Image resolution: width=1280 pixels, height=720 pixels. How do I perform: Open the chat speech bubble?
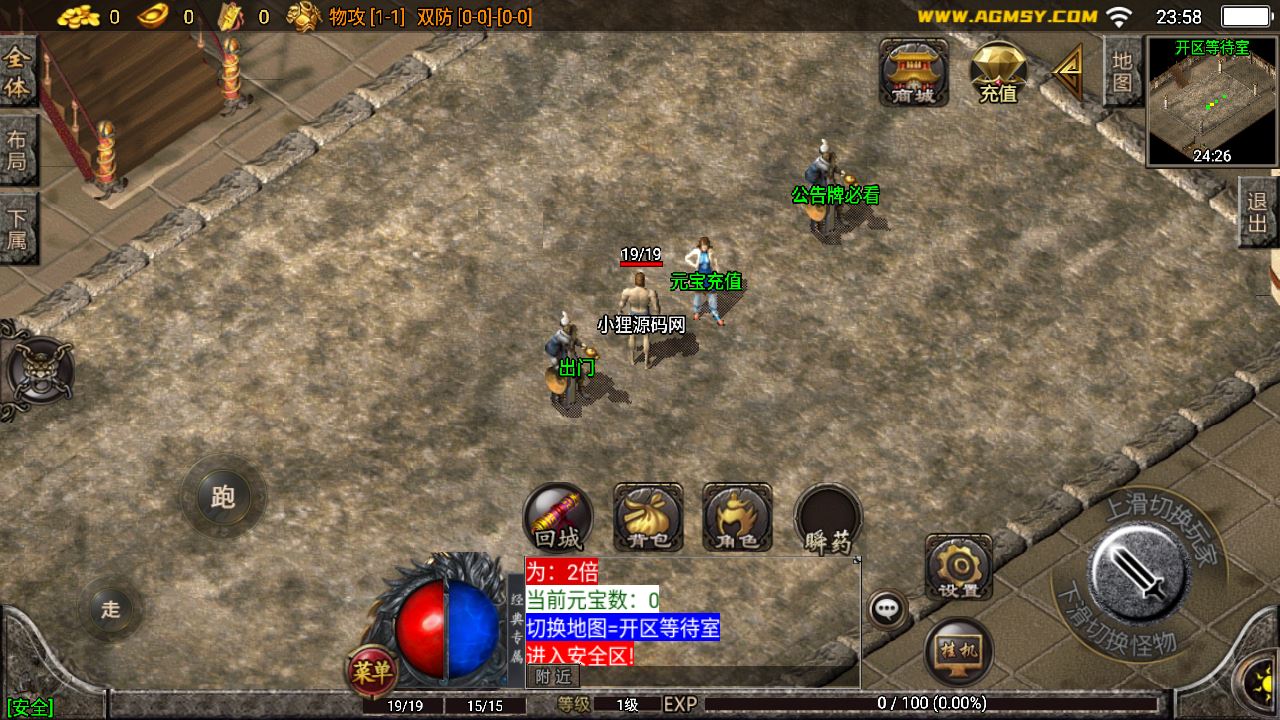coord(887,608)
